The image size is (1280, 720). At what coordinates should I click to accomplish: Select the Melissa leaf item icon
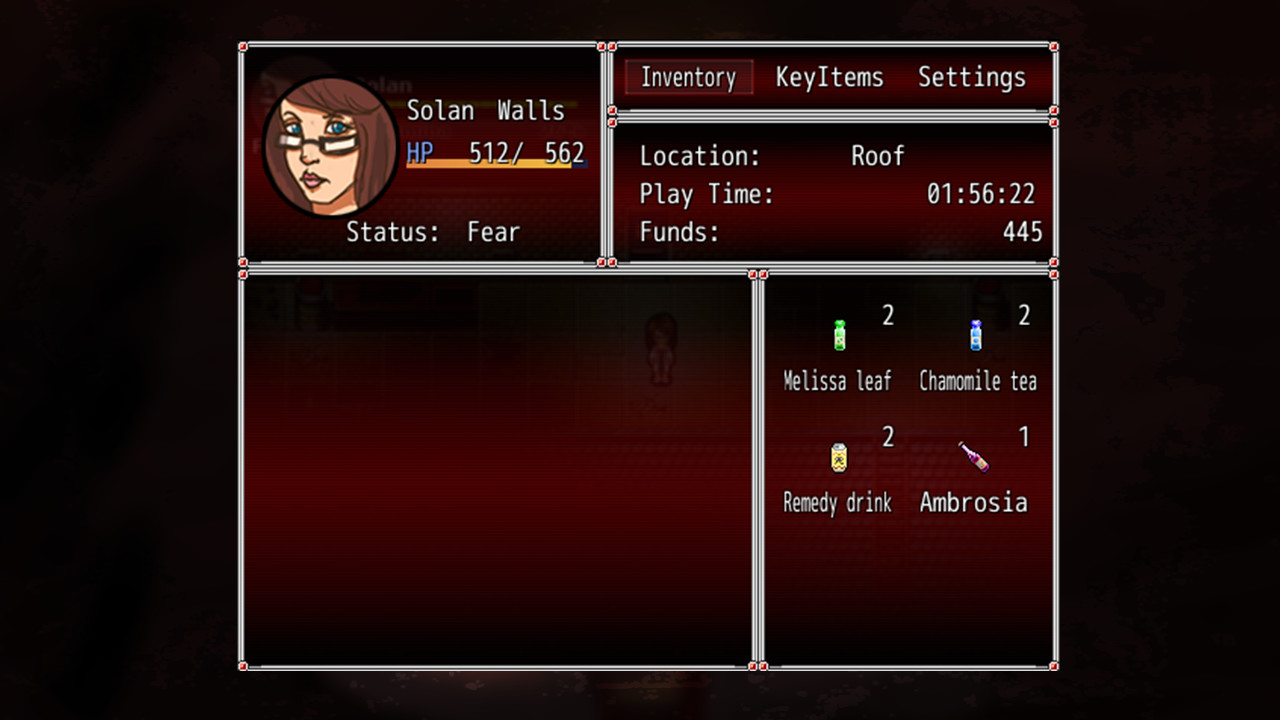838,333
